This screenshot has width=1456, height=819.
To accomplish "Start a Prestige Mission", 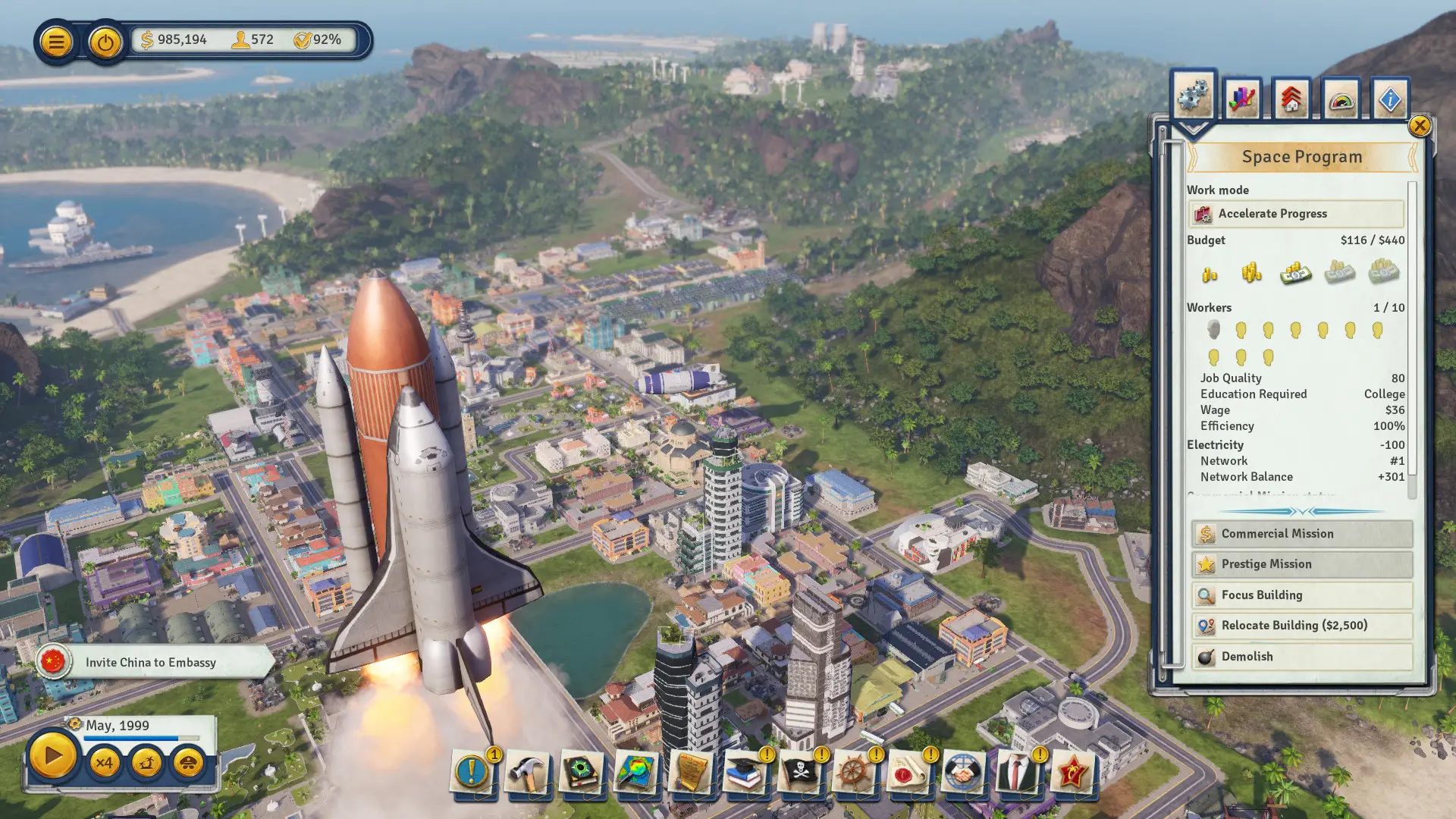I will pos(1301,564).
